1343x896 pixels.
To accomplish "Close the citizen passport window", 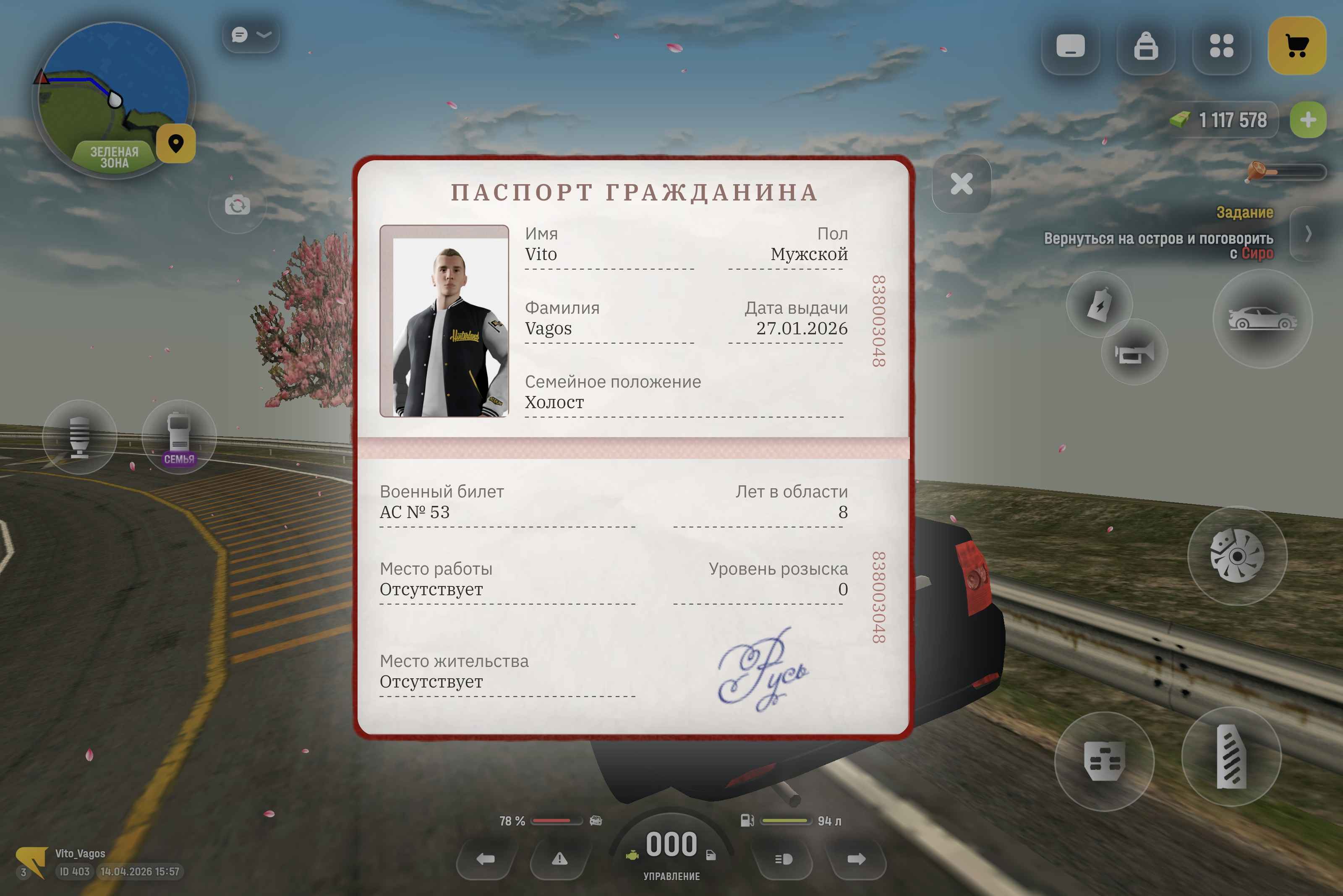I will [x=961, y=184].
